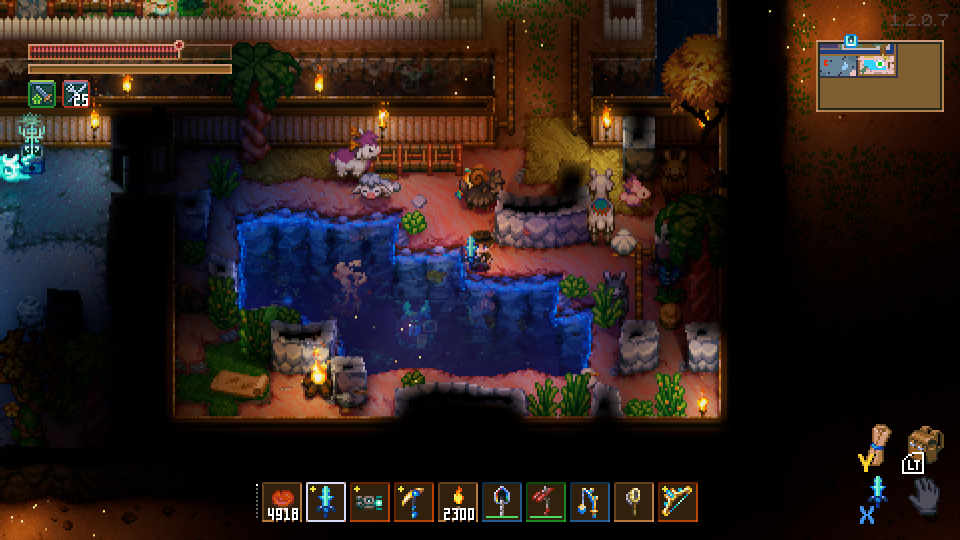Choose the teal gun hotbar slot
960x540 pixels.
[x=370, y=502]
